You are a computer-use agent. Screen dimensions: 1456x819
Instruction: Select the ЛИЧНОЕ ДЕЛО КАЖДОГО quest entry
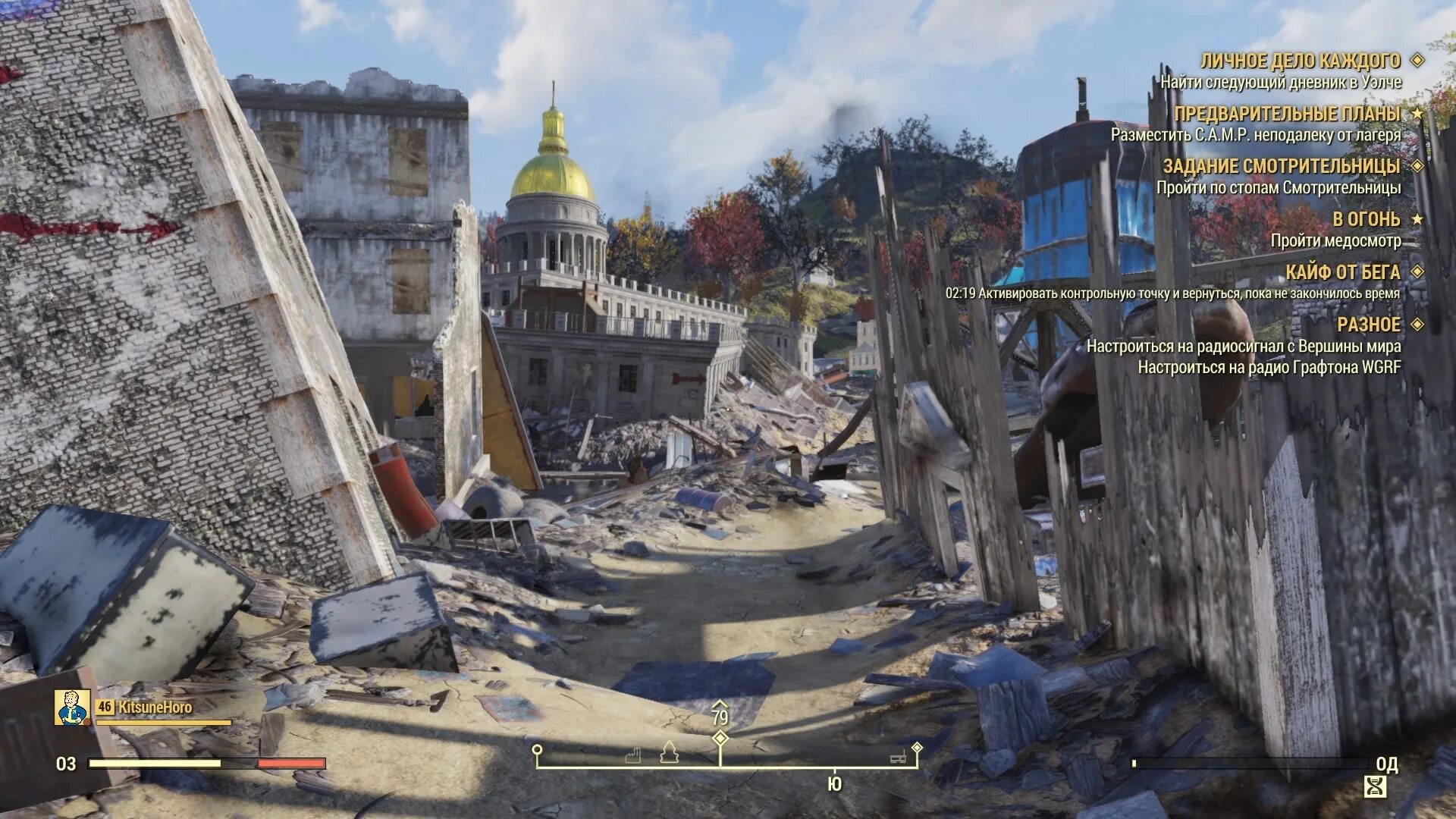1300,61
